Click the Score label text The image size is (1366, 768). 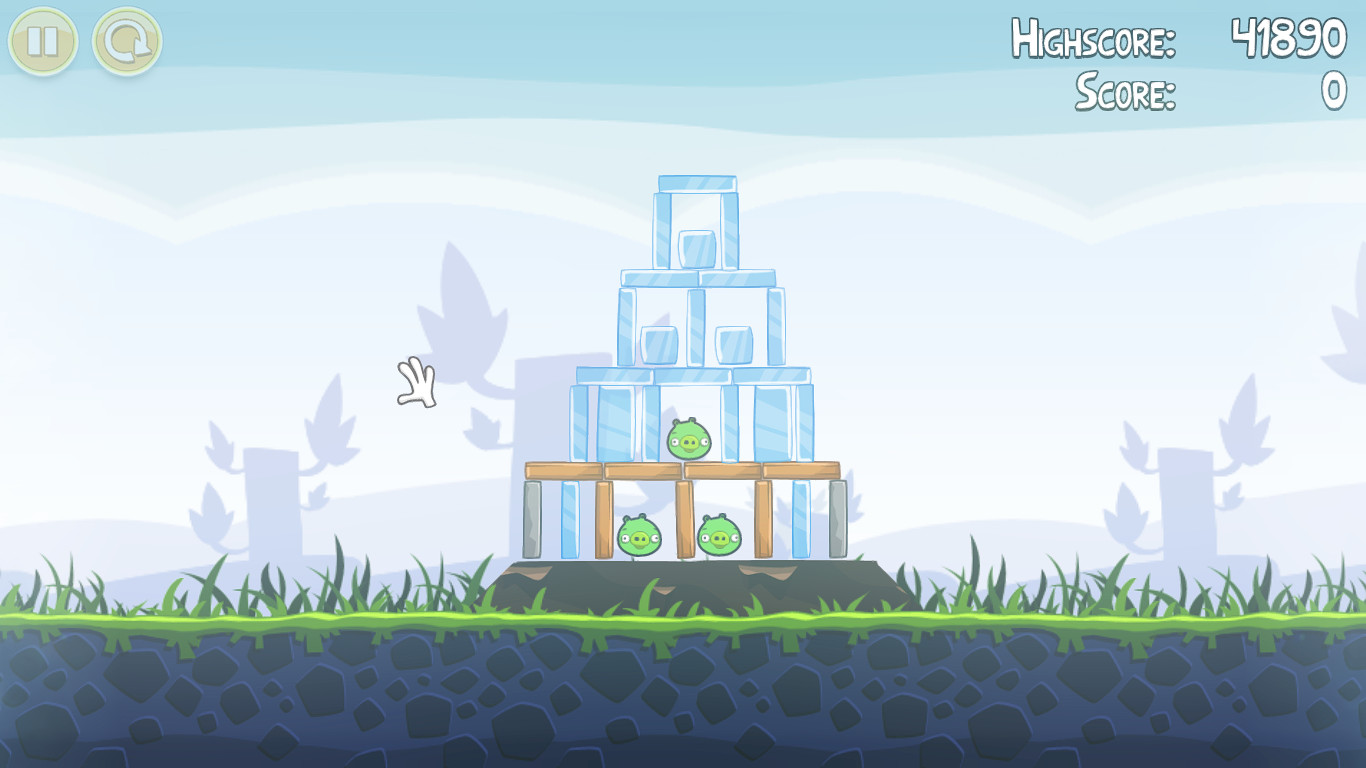click(x=1125, y=92)
